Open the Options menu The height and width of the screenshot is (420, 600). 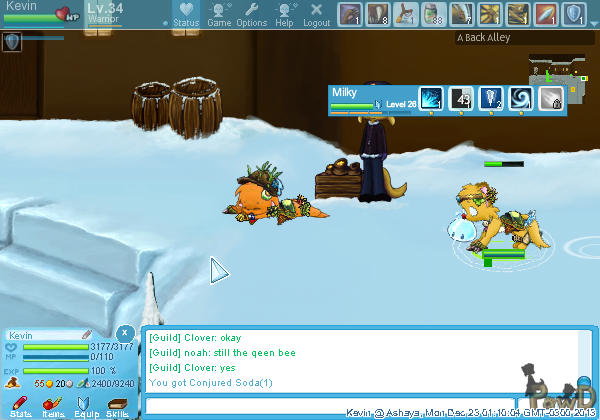252,15
